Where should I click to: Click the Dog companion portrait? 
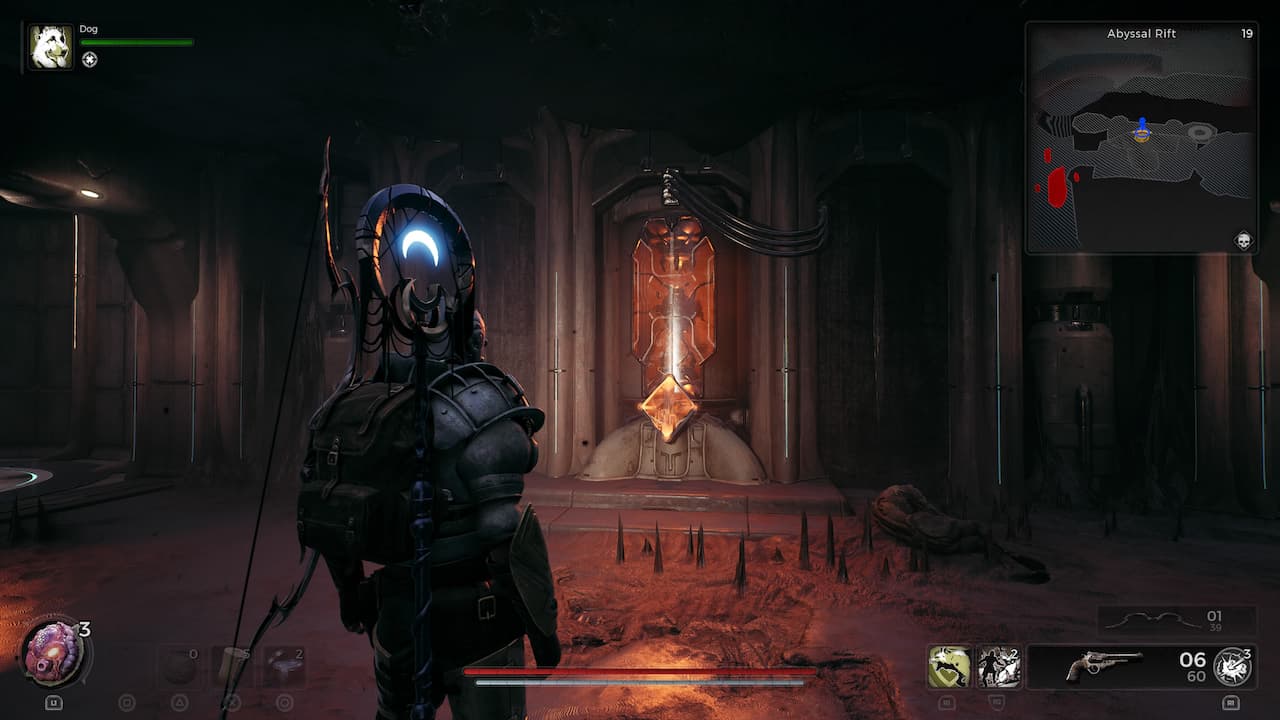50,47
